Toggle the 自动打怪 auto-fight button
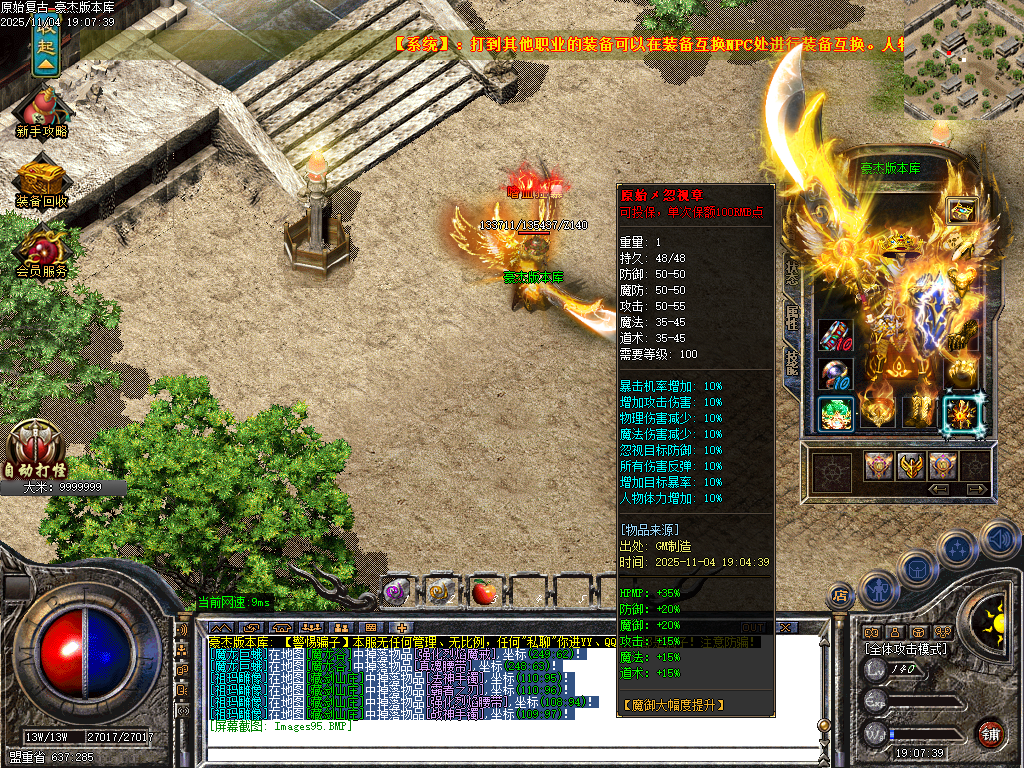 (37, 448)
